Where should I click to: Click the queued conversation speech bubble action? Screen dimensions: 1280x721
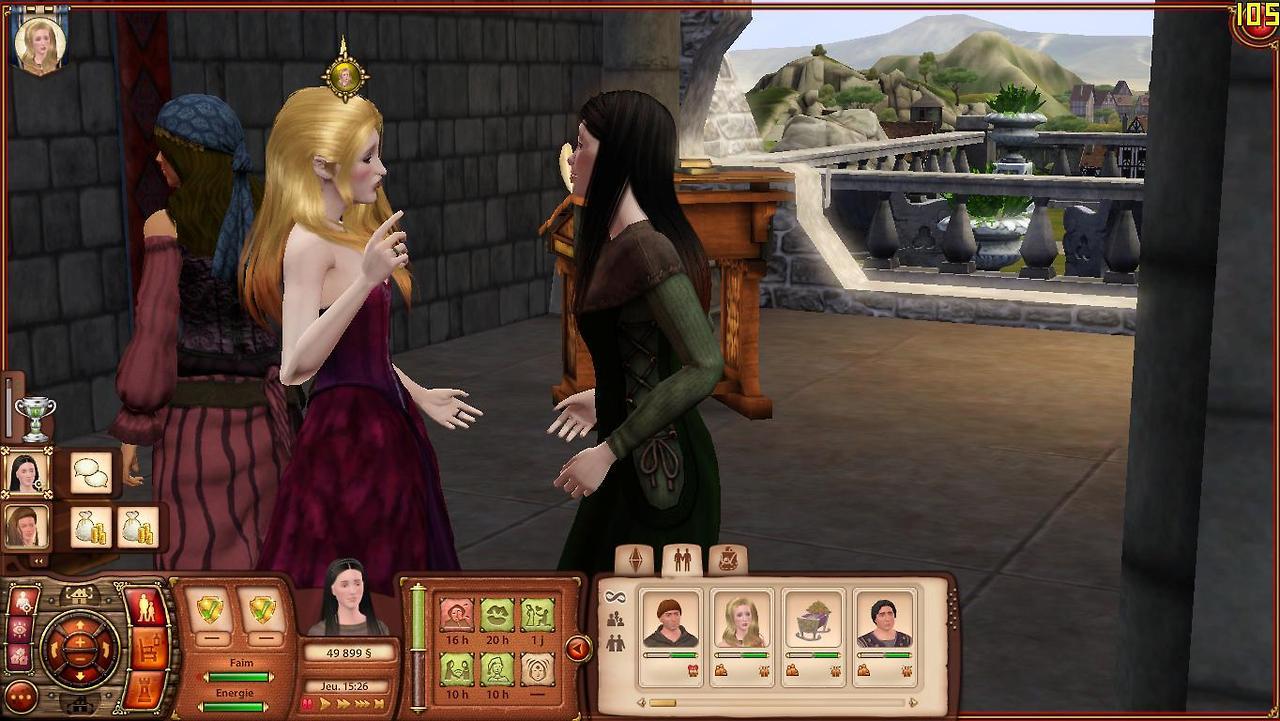[92, 472]
